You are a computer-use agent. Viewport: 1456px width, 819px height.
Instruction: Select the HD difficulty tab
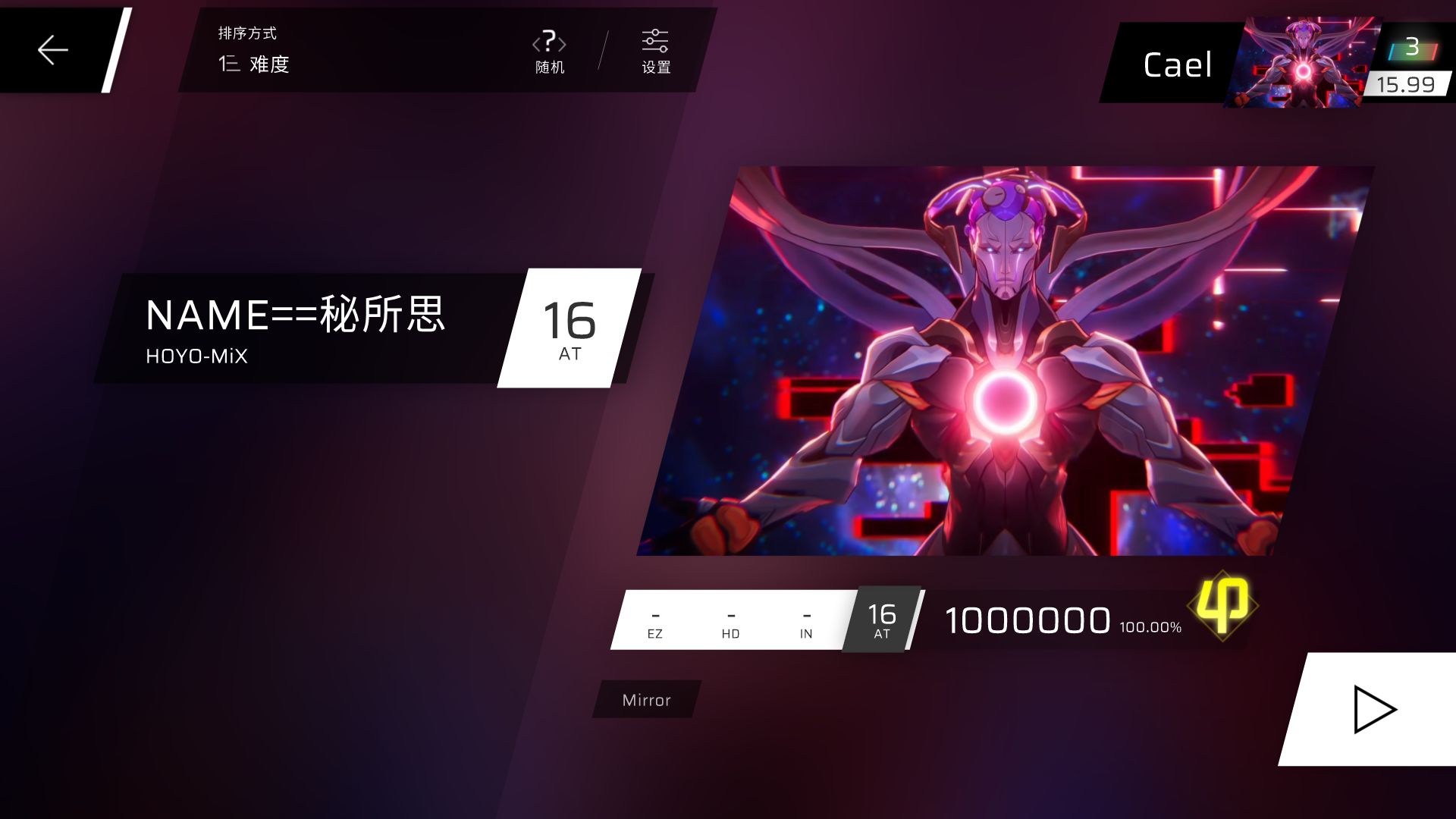click(730, 622)
